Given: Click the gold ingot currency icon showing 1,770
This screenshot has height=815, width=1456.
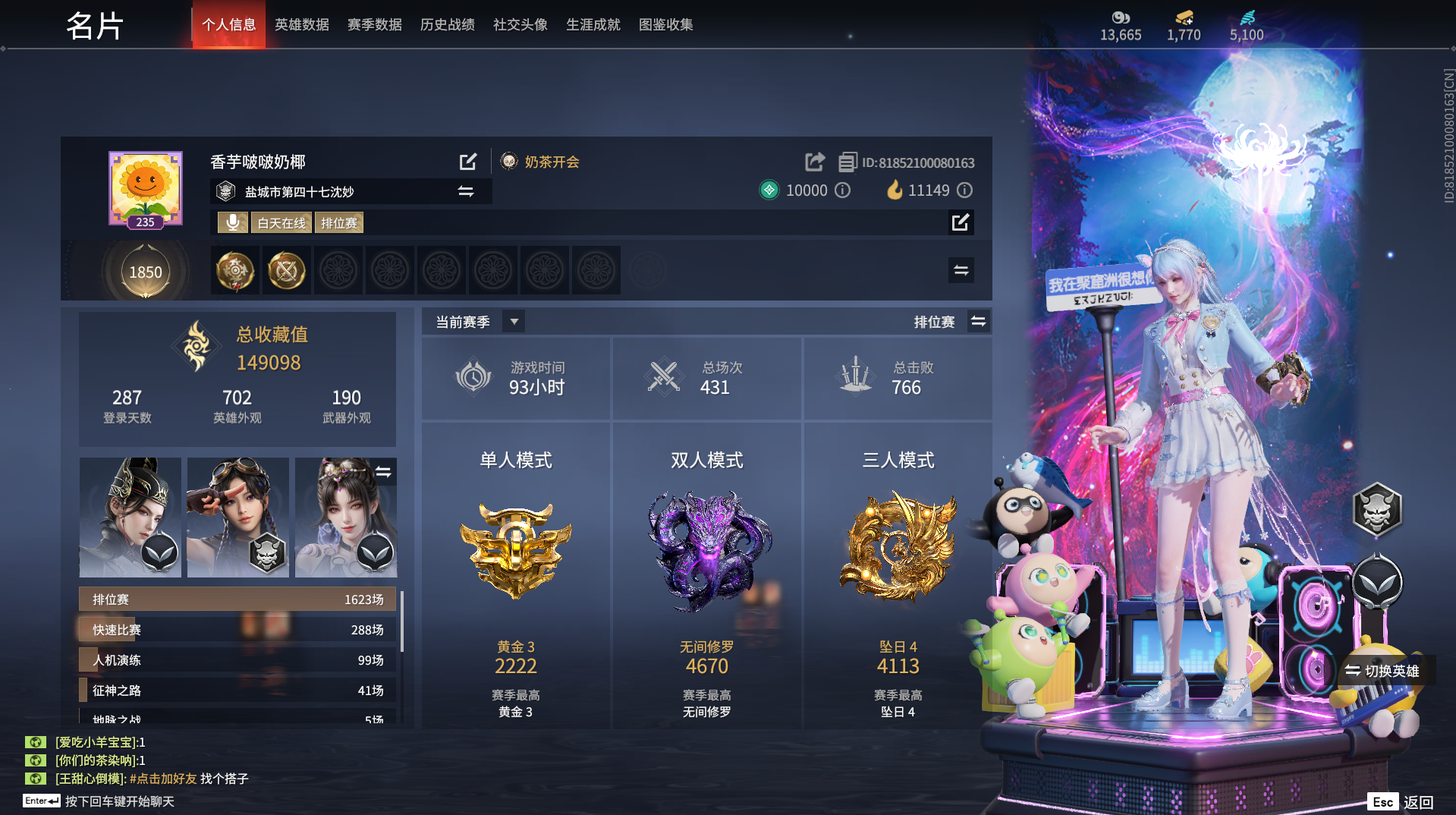Looking at the screenshot, I should tap(1184, 18).
